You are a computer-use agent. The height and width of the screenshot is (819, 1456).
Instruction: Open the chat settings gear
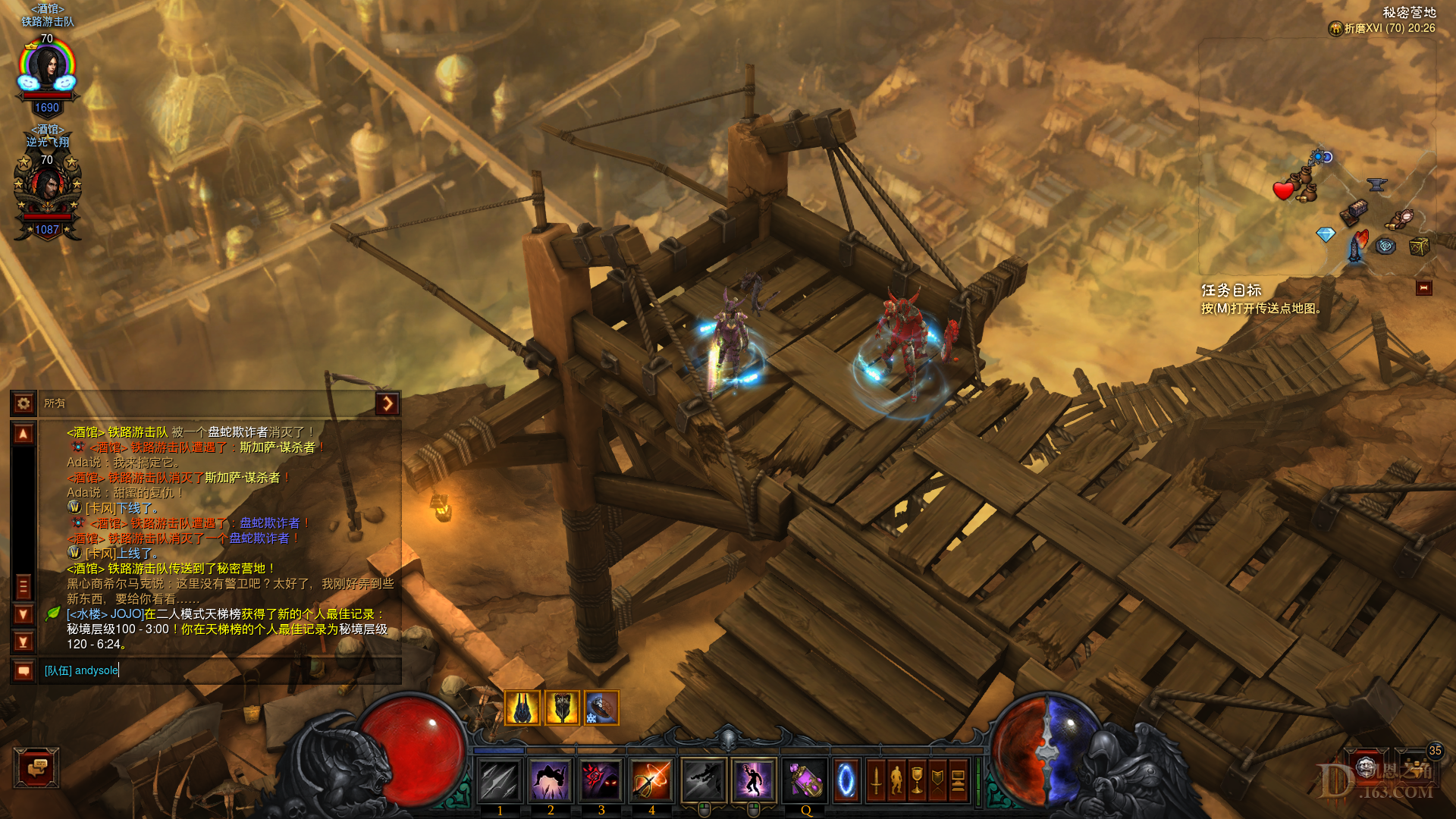(x=24, y=403)
